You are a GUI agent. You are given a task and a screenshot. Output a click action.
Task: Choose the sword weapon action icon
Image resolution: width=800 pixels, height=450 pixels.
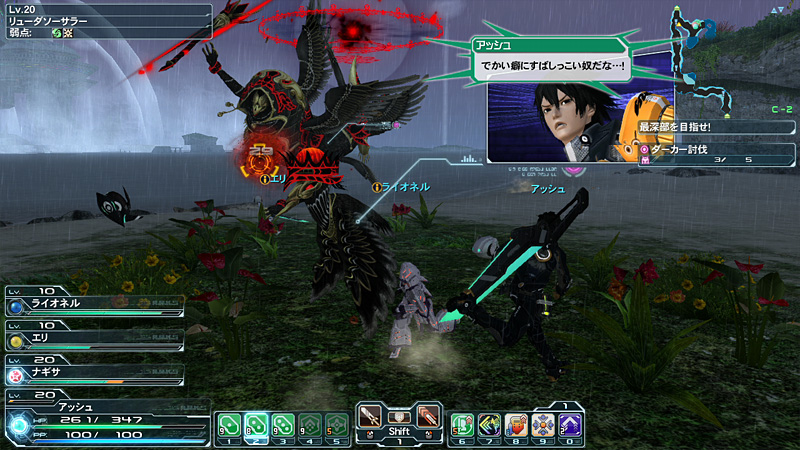371,416
